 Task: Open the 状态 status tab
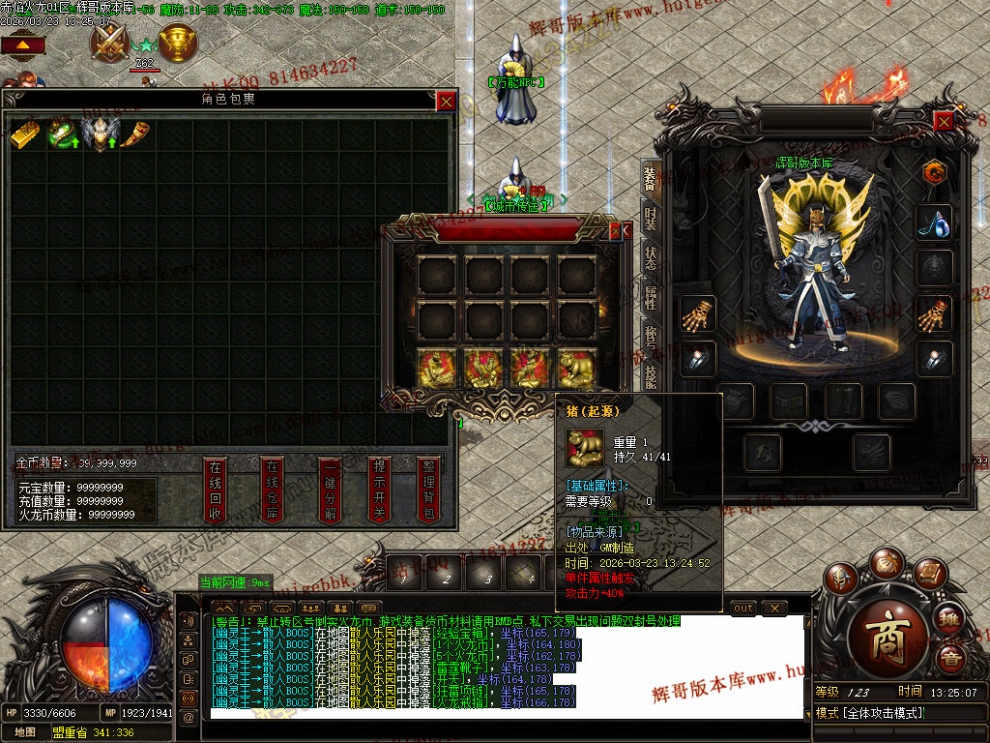coord(650,257)
